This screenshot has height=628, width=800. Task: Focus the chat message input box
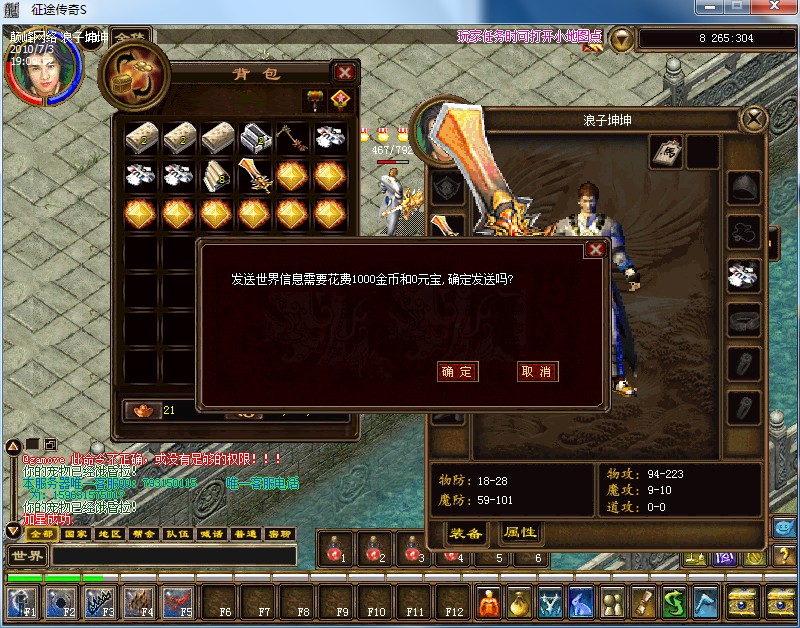point(172,555)
